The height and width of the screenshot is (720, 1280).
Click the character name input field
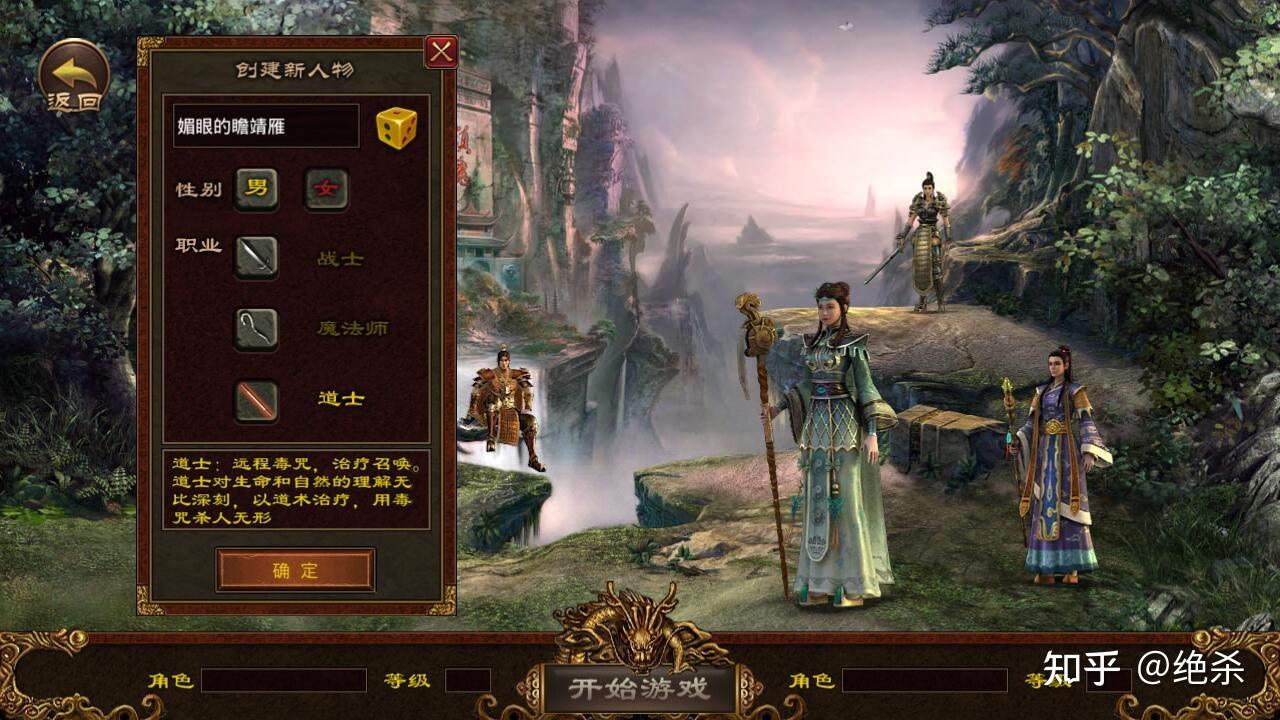(x=266, y=127)
